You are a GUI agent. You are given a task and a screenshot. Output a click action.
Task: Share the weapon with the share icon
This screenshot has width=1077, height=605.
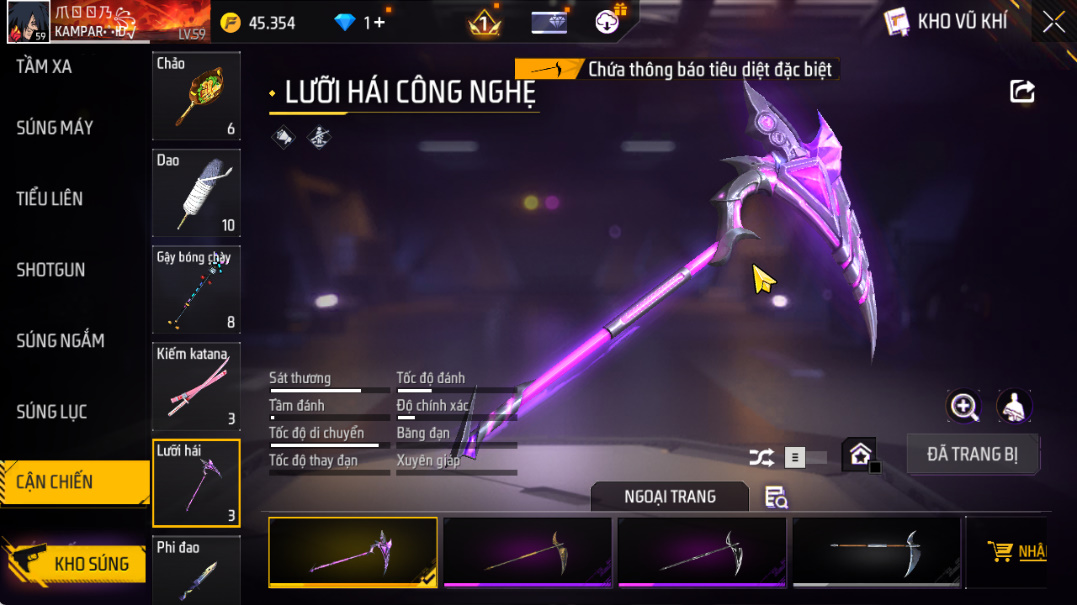point(1022,92)
